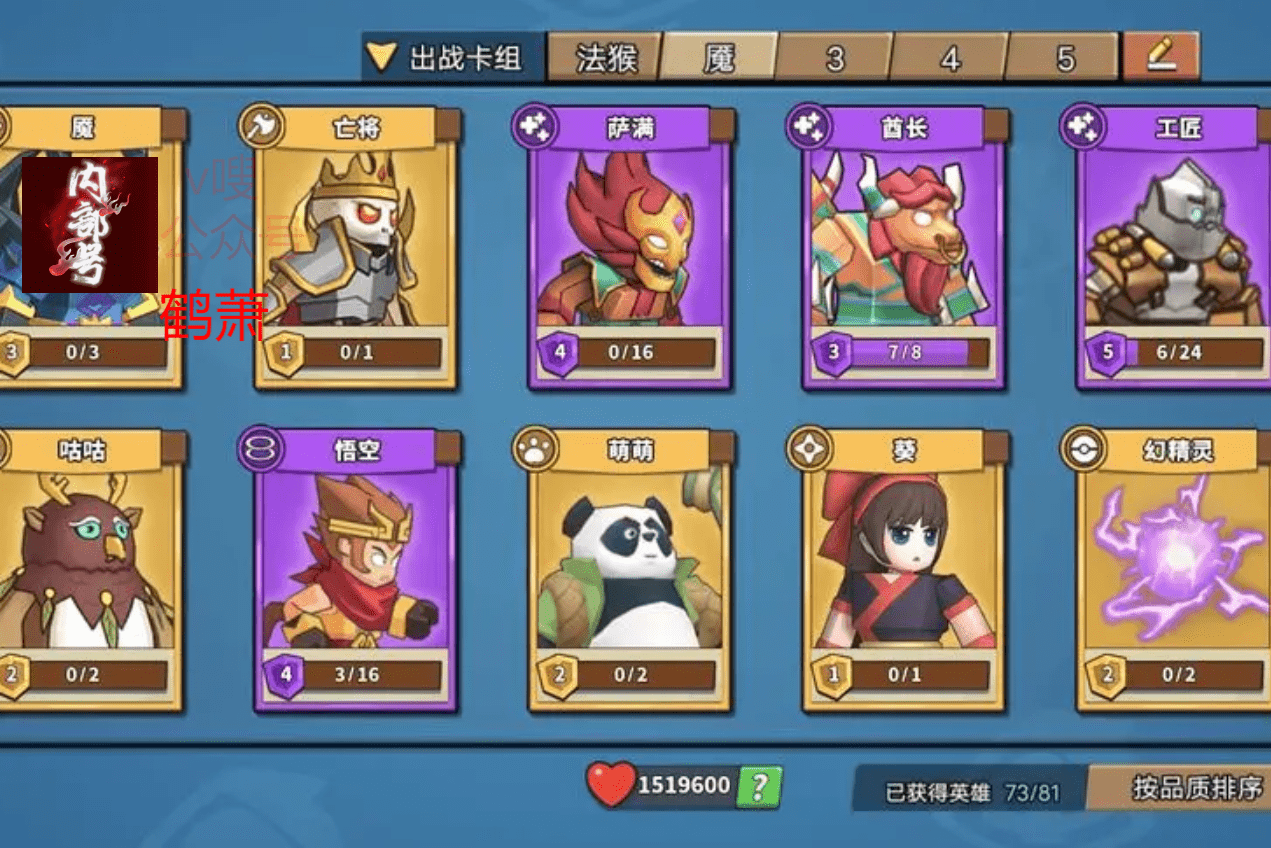Select the 魔 deck tab

(x=719, y=58)
